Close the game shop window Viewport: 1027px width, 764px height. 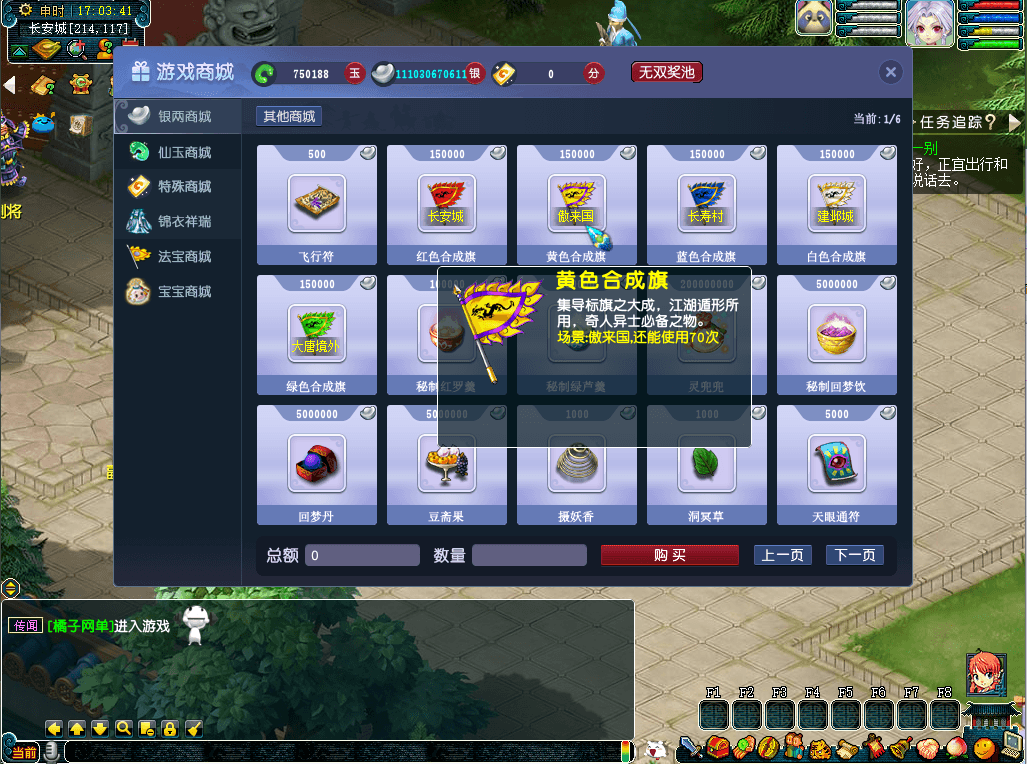(890, 72)
